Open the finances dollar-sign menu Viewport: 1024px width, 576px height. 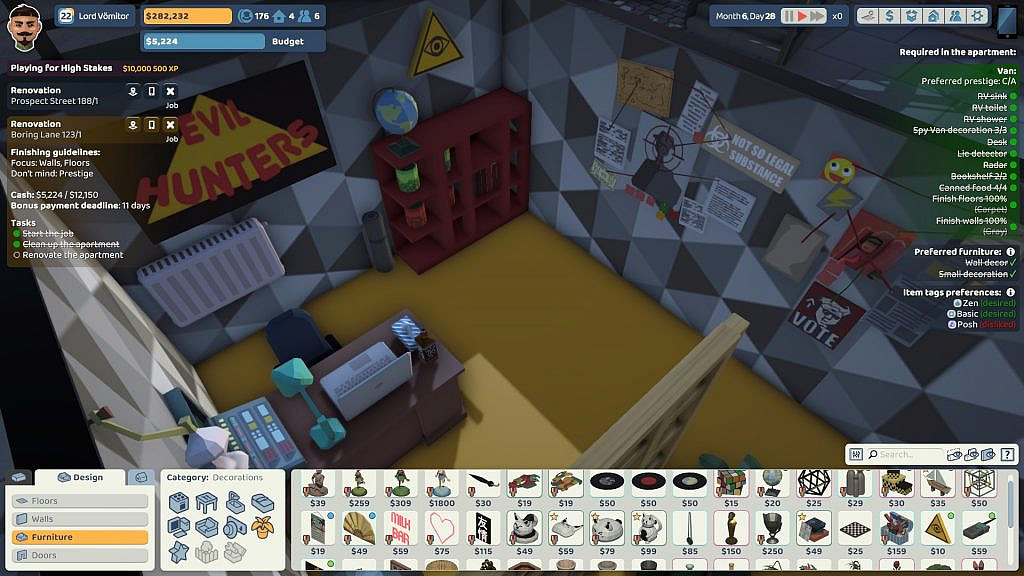click(x=889, y=16)
